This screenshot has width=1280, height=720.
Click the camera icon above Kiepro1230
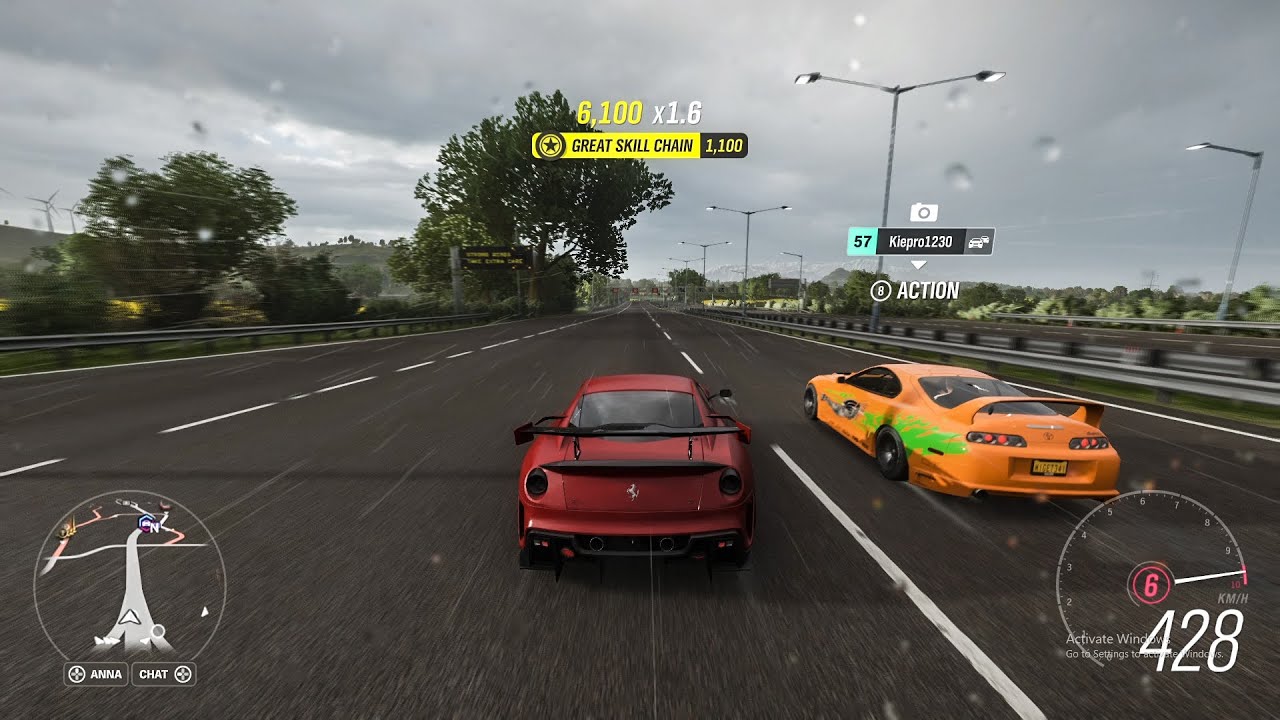point(923,212)
